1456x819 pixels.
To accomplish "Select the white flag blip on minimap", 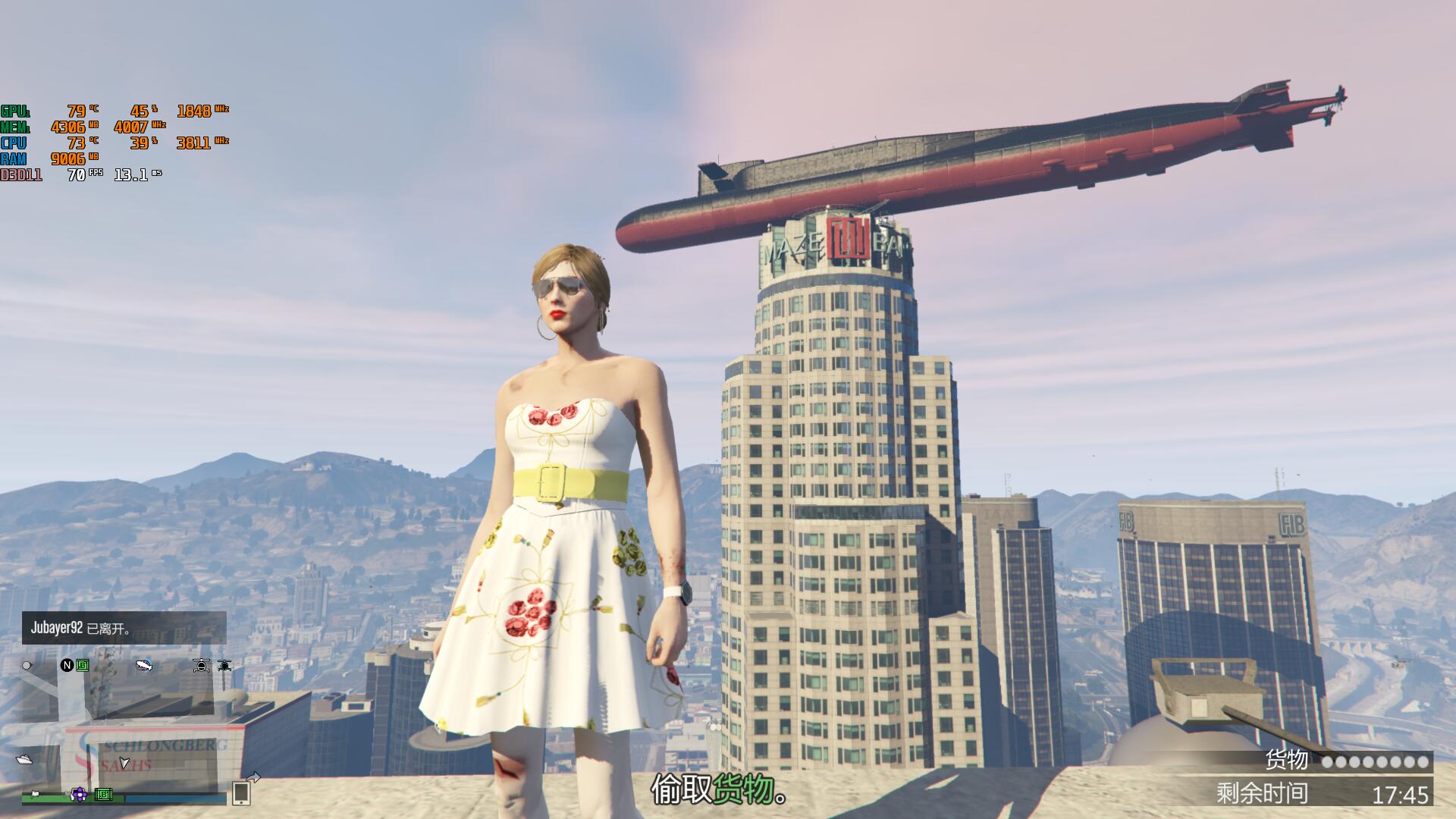I will pos(34,795).
